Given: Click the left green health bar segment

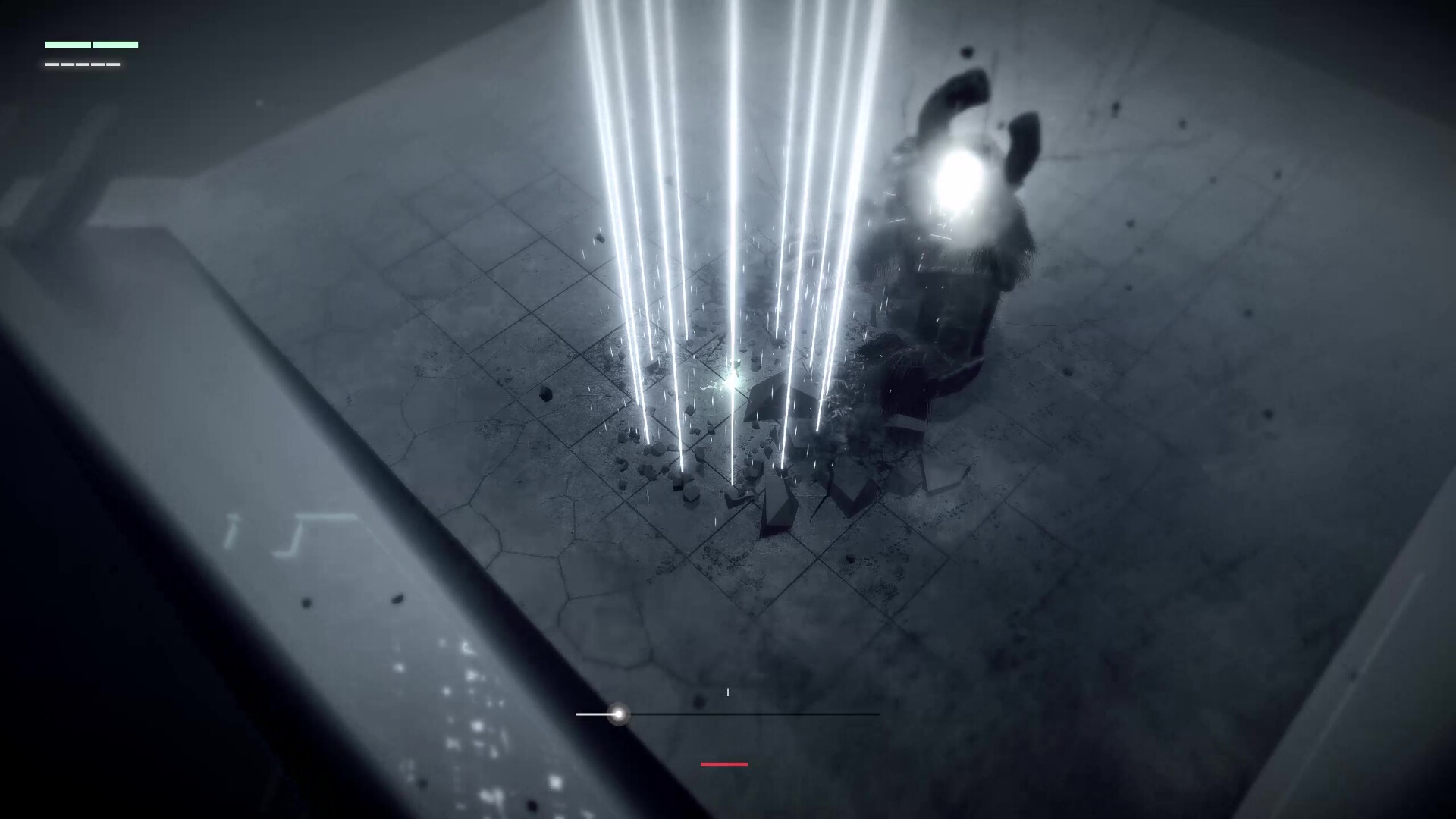Looking at the screenshot, I should 68,45.
